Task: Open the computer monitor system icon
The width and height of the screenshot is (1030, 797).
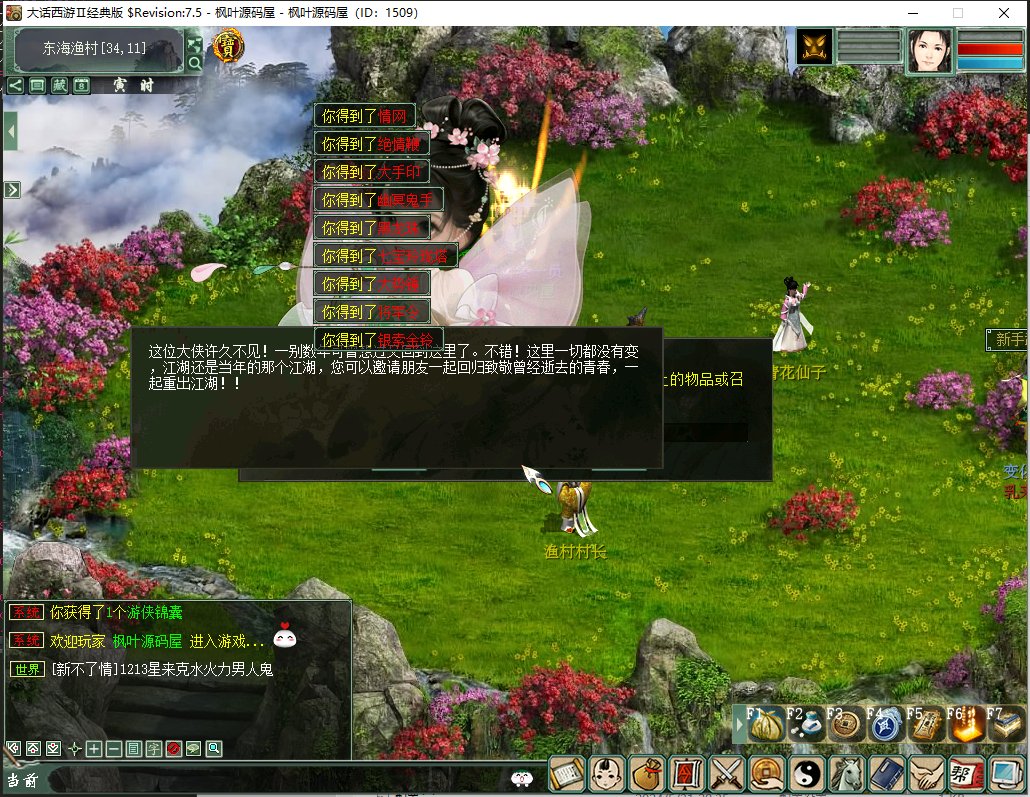Action: click(x=1005, y=773)
